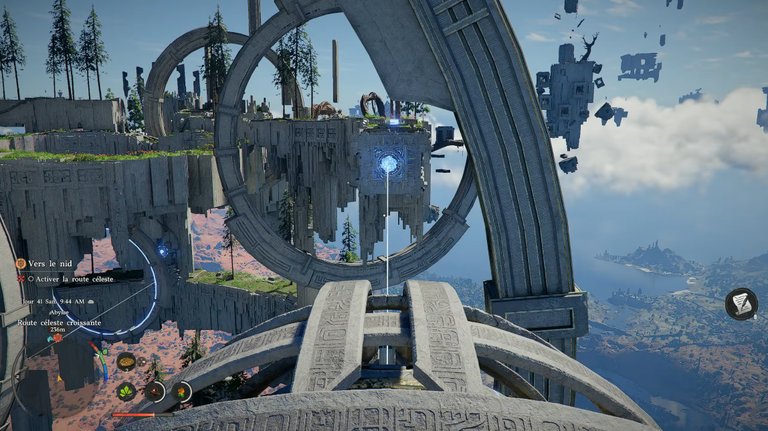This screenshot has width=768, height=431.
Task: Click the "Route céleste croissante" waypoint label
Action: 61,323
